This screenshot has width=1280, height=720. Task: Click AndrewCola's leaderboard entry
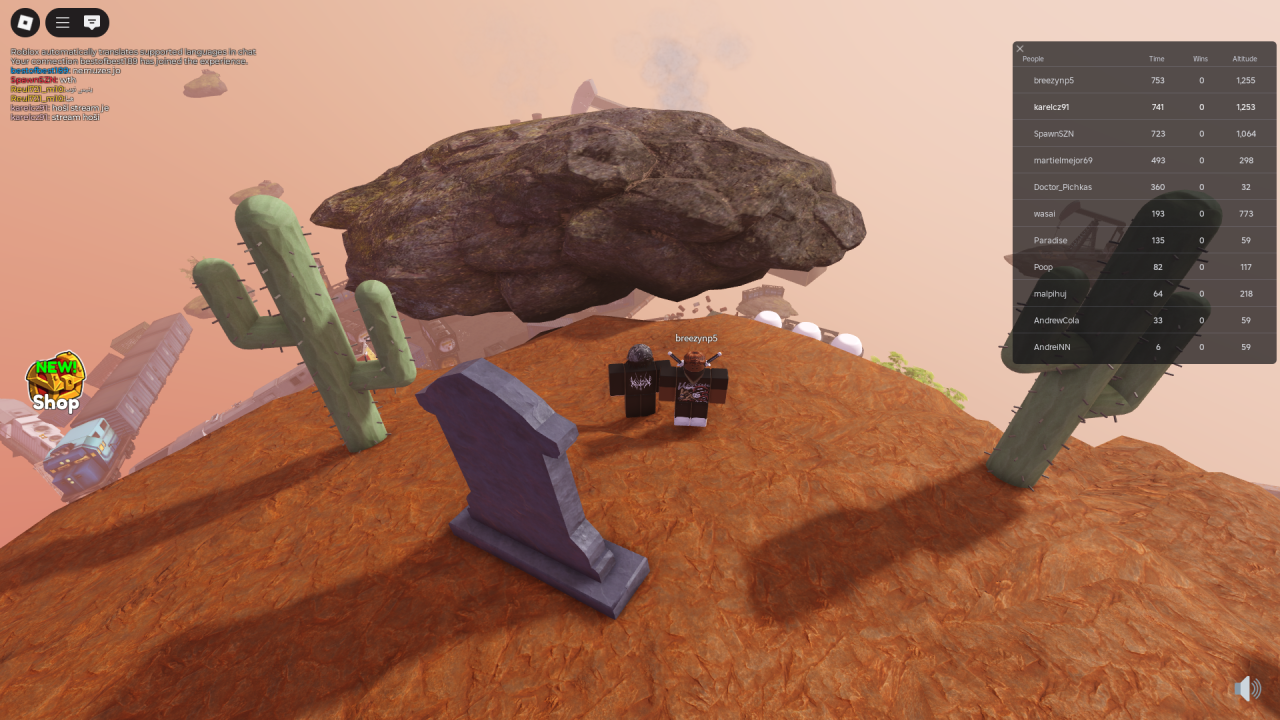[1057, 320]
